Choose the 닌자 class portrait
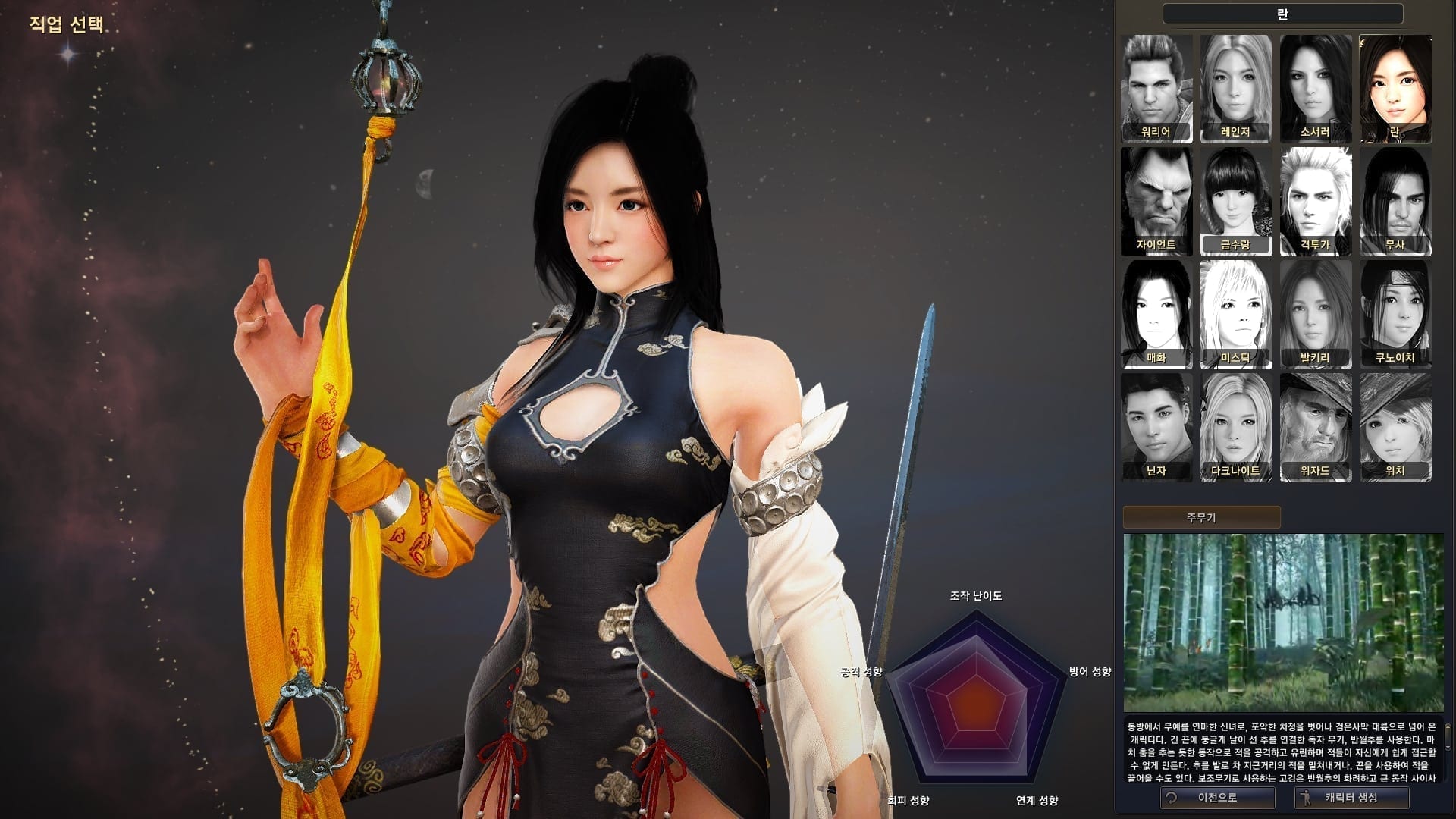Screen dimensions: 1456x819 pyautogui.click(x=1156, y=427)
